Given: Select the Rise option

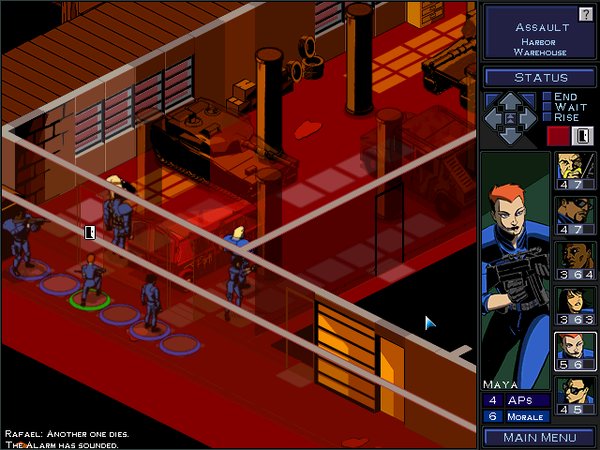Looking at the screenshot, I should [545, 117].
